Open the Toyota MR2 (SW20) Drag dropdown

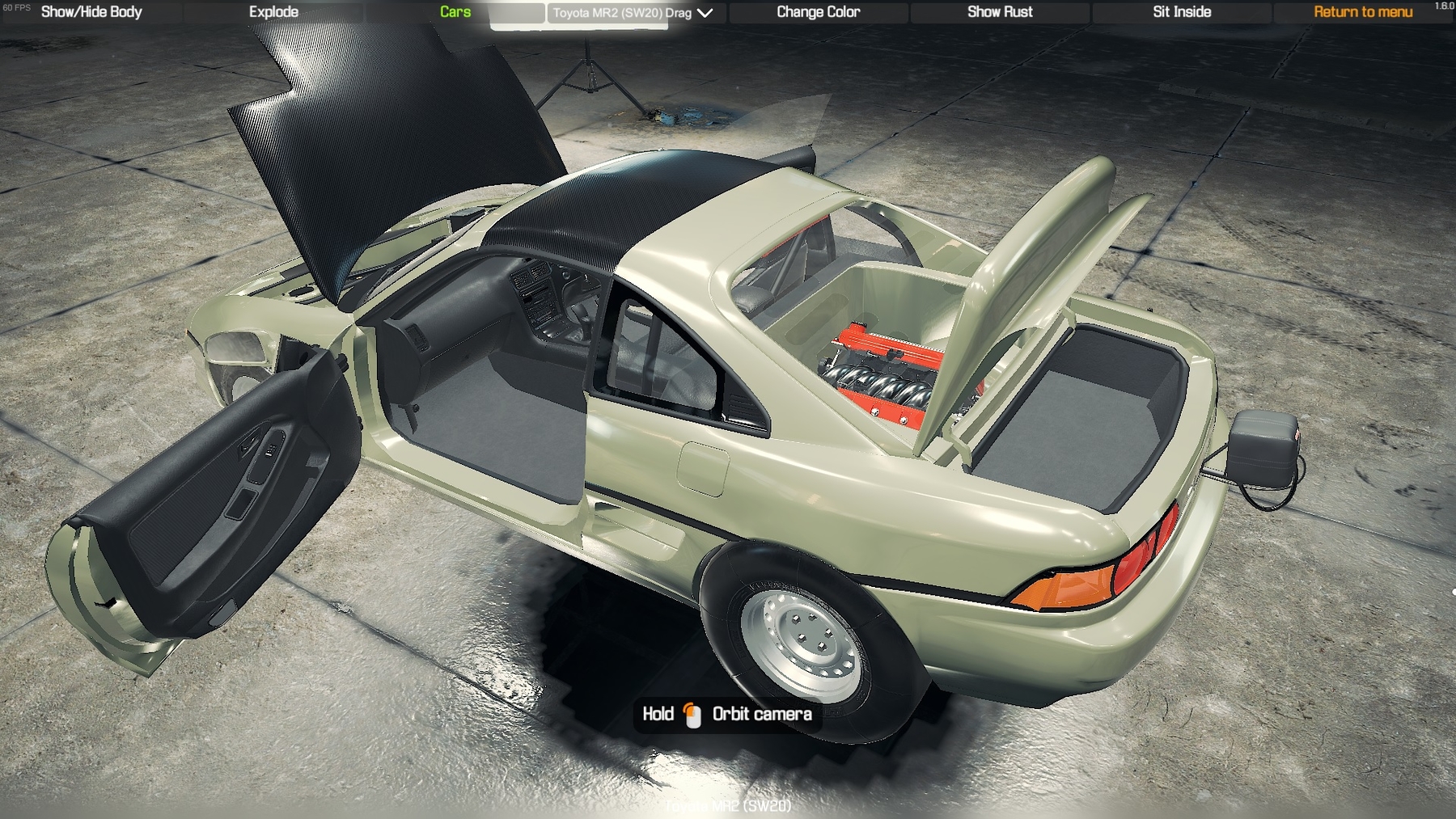pos(633,13)
